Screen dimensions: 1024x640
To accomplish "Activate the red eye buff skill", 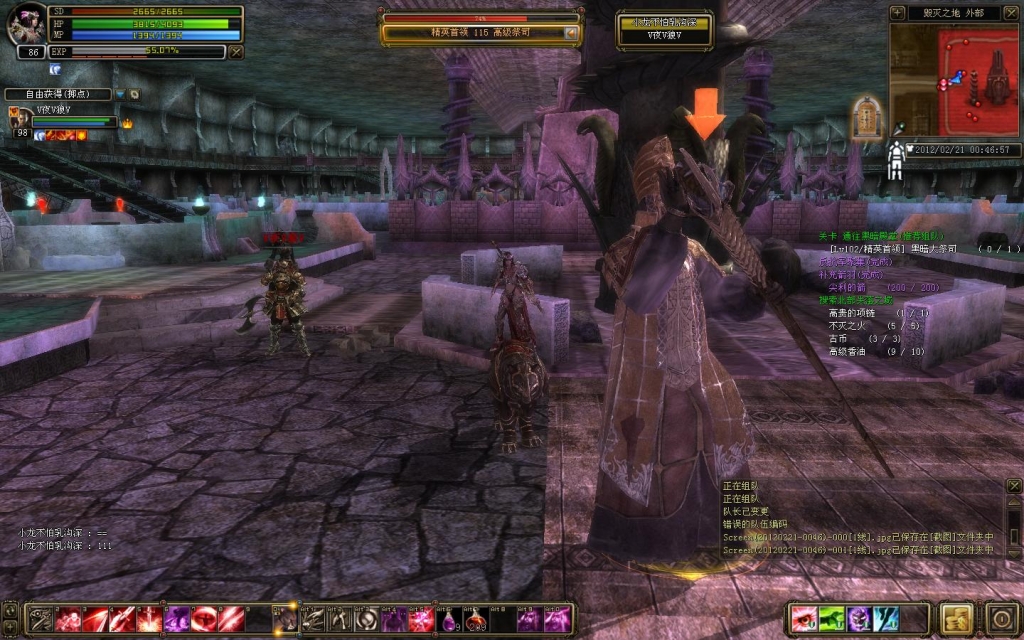I will pos(804,618).
